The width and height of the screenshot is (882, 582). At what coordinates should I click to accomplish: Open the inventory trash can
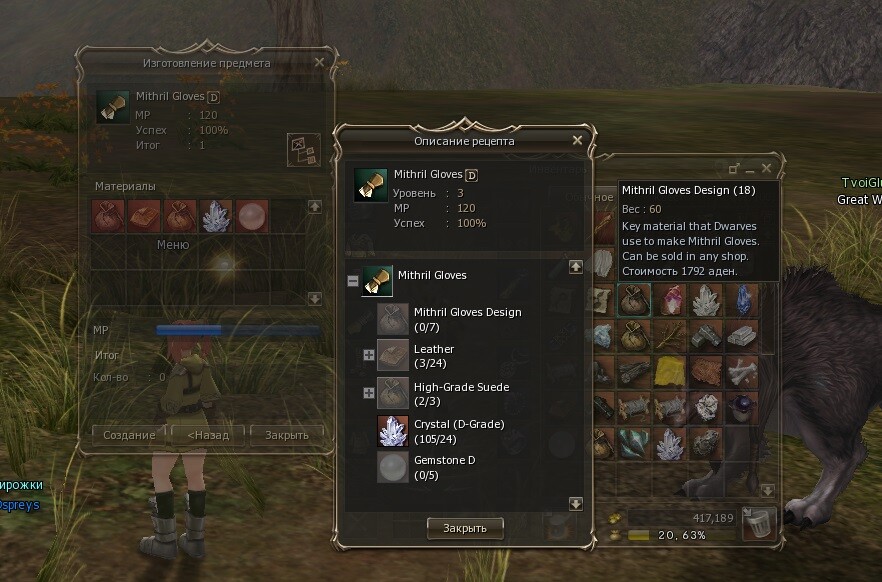point(759,521)
